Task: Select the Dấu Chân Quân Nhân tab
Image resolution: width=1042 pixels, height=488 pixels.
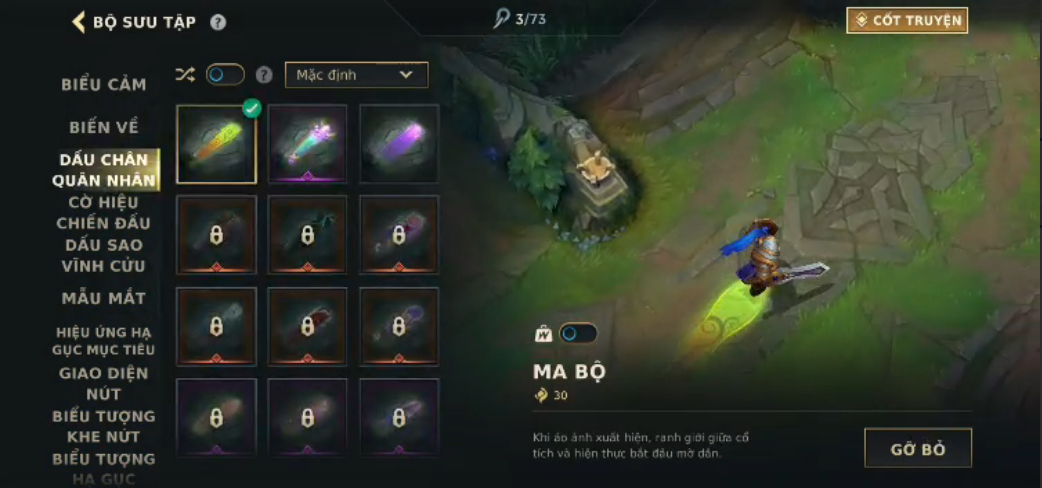Action: [104, 170]
